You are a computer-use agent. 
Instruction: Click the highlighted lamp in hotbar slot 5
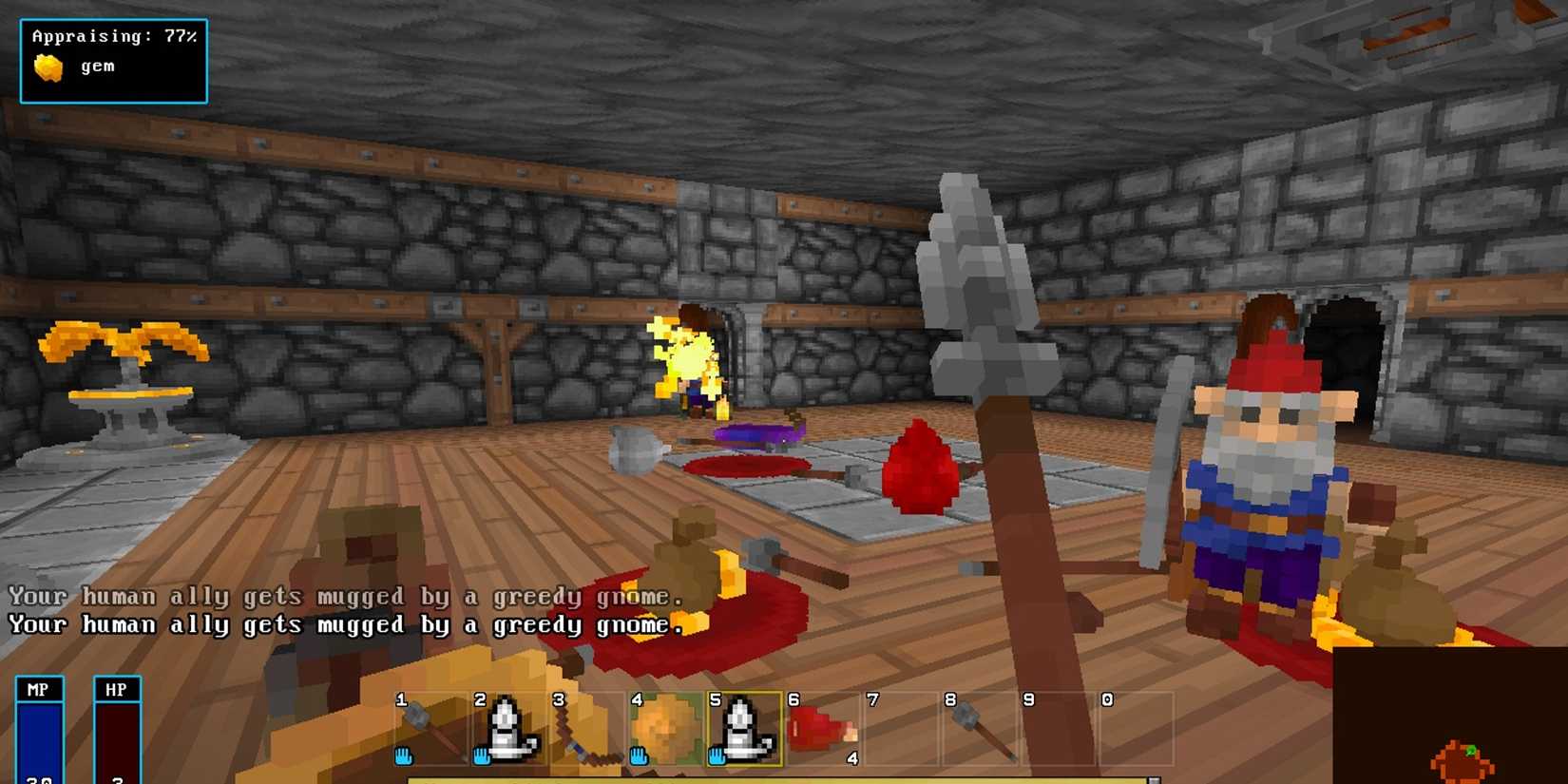(x=746, y=727)
